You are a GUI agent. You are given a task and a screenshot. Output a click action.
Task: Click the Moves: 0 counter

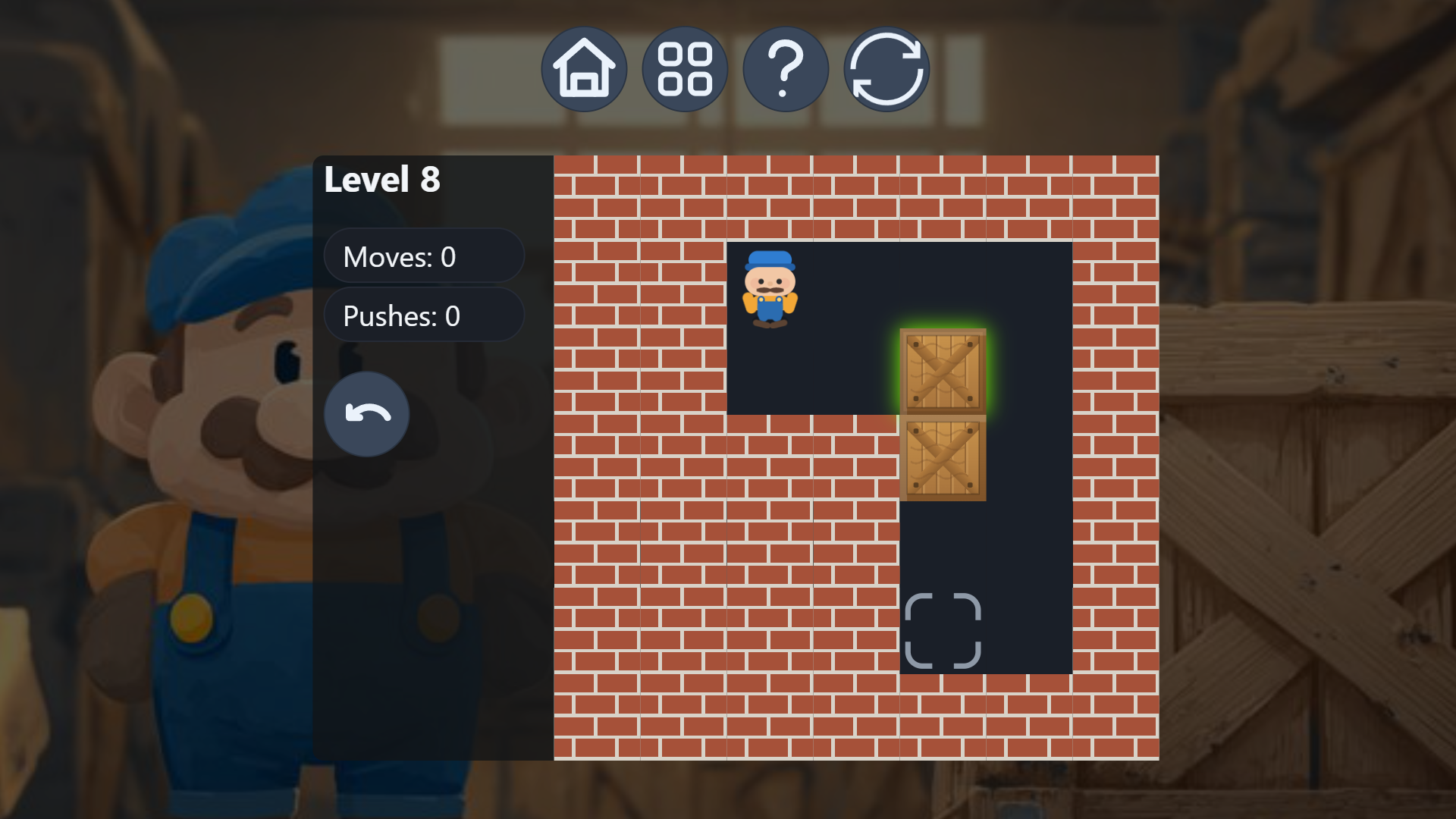coord(424,256)
